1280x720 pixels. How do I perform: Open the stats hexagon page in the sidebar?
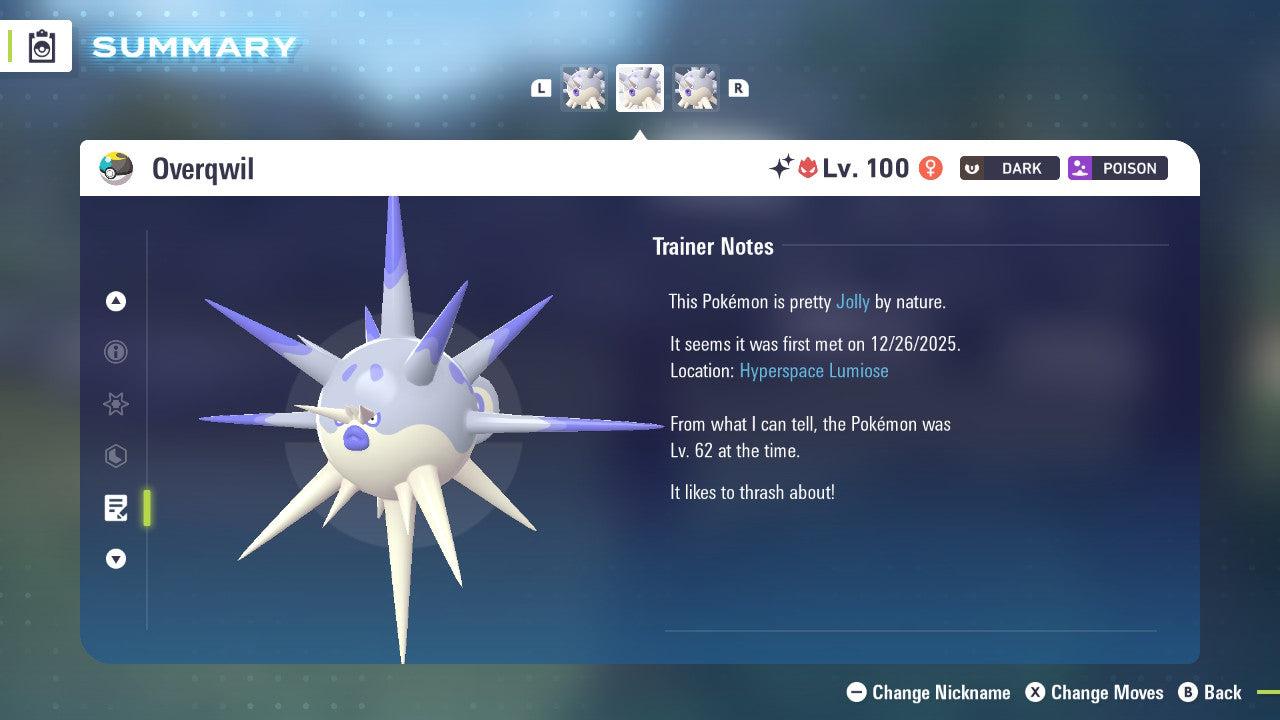pyautogui.click(x=115, y=456)
